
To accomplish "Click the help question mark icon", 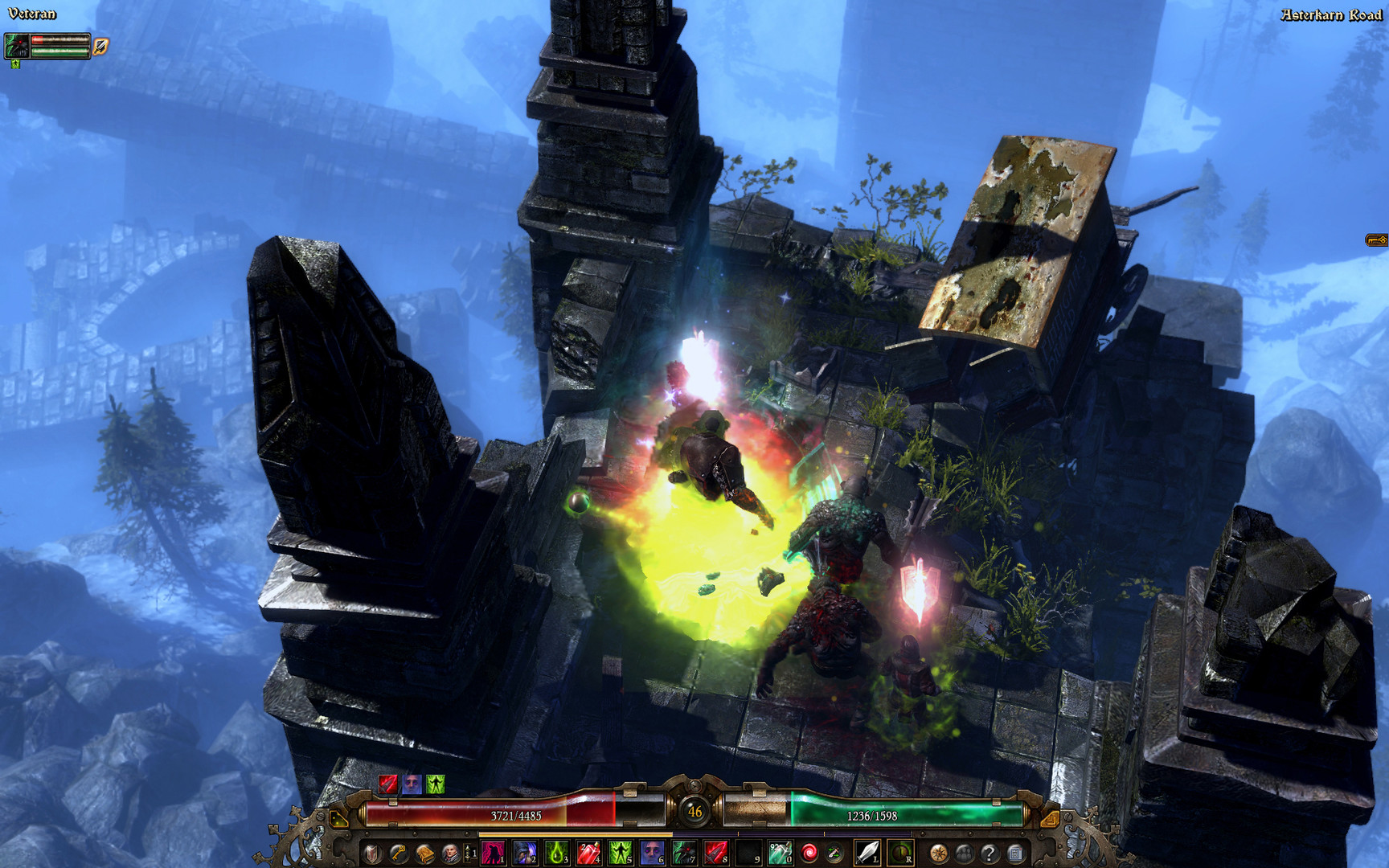I will tap(990, 854).
